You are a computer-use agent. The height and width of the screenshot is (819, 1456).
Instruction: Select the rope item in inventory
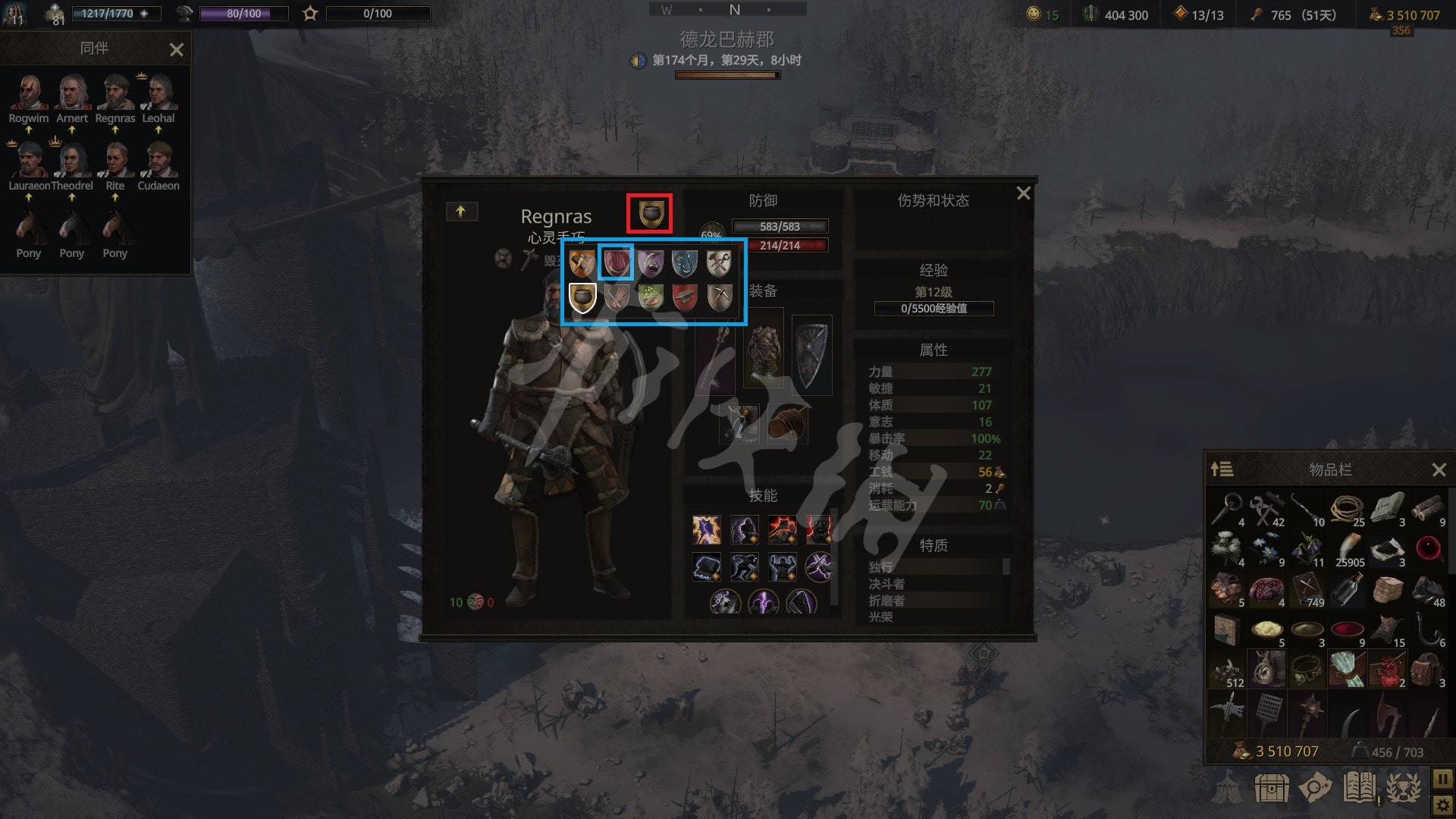click(1347, 510)
